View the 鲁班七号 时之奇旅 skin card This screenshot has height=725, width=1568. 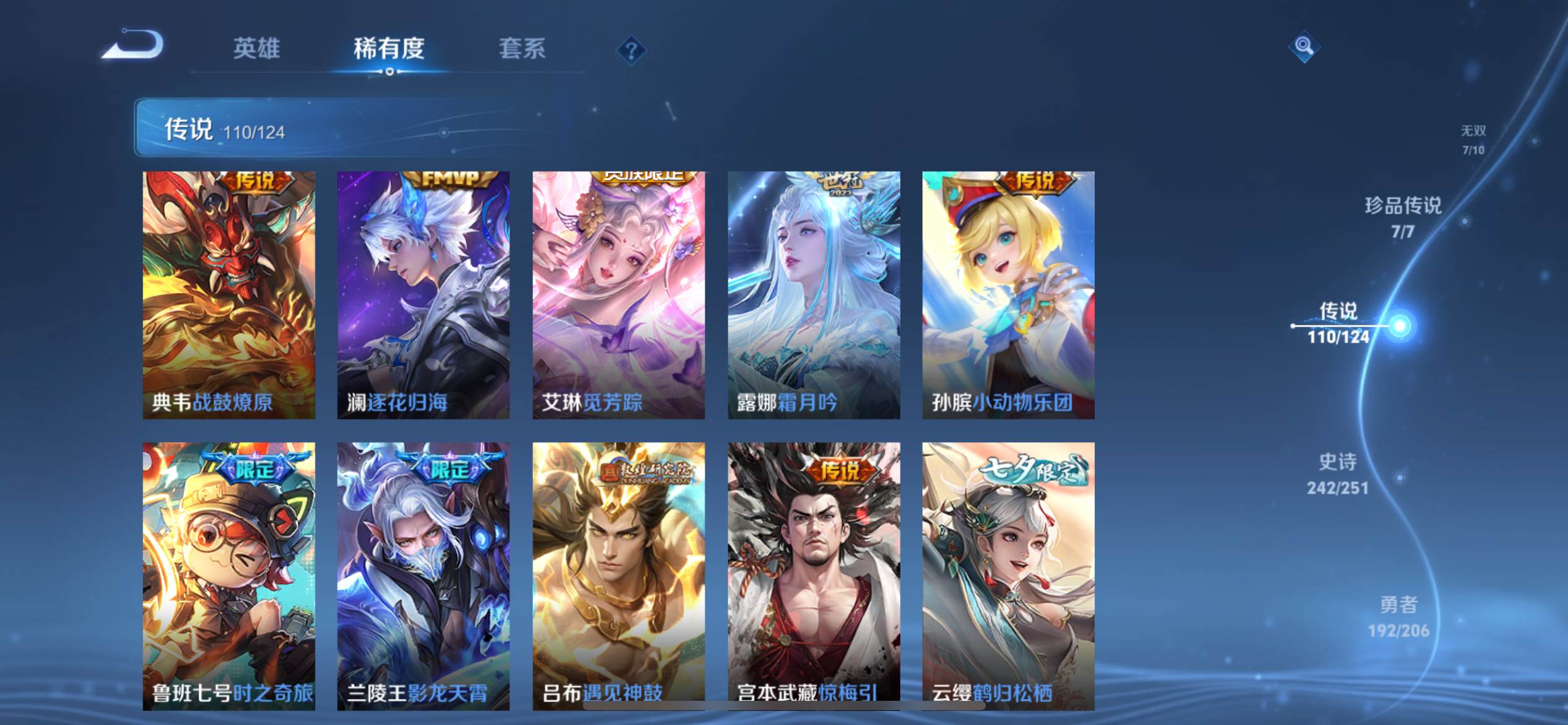(229, 575)
